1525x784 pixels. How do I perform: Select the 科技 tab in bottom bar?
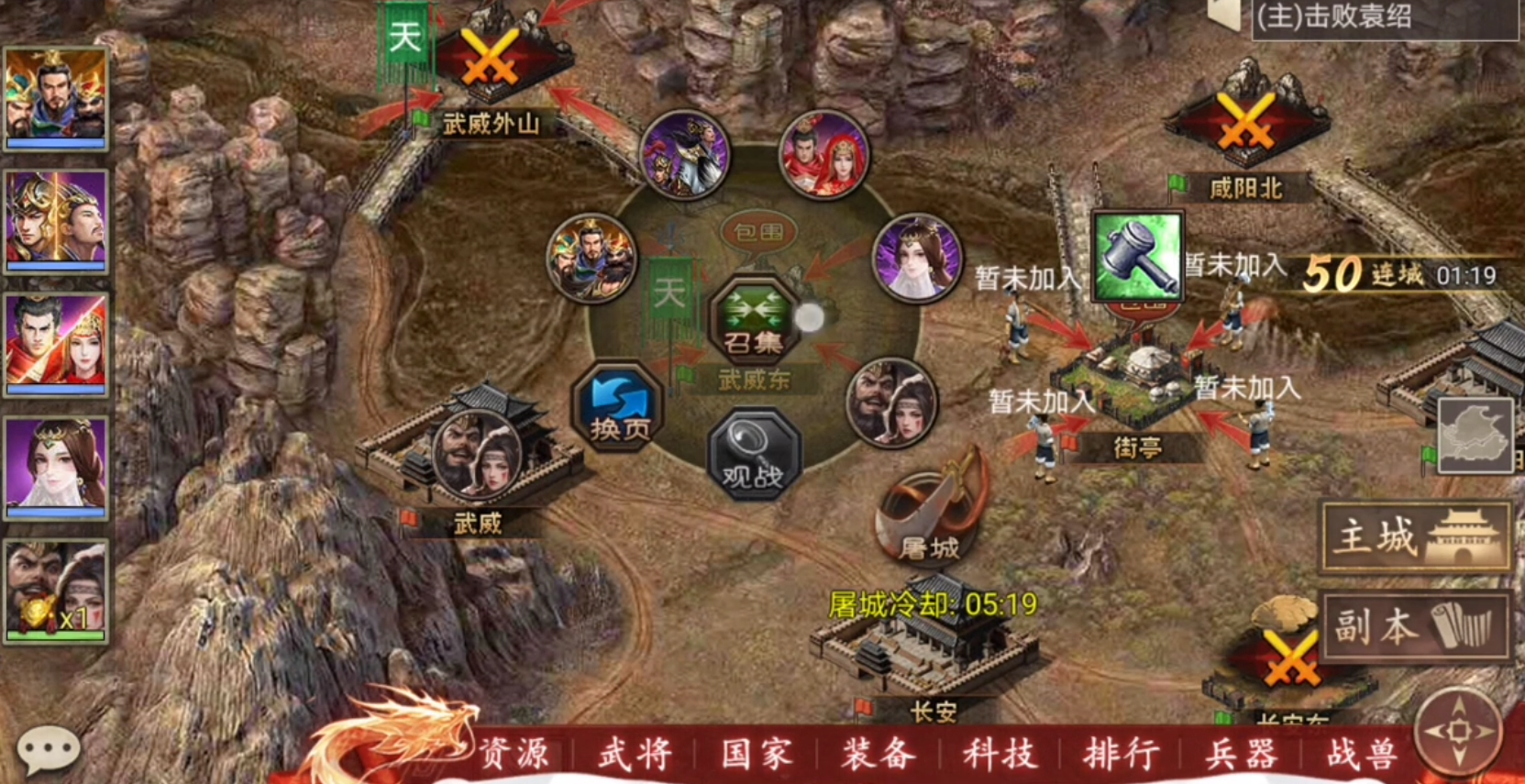click(x=1000, y=754)
